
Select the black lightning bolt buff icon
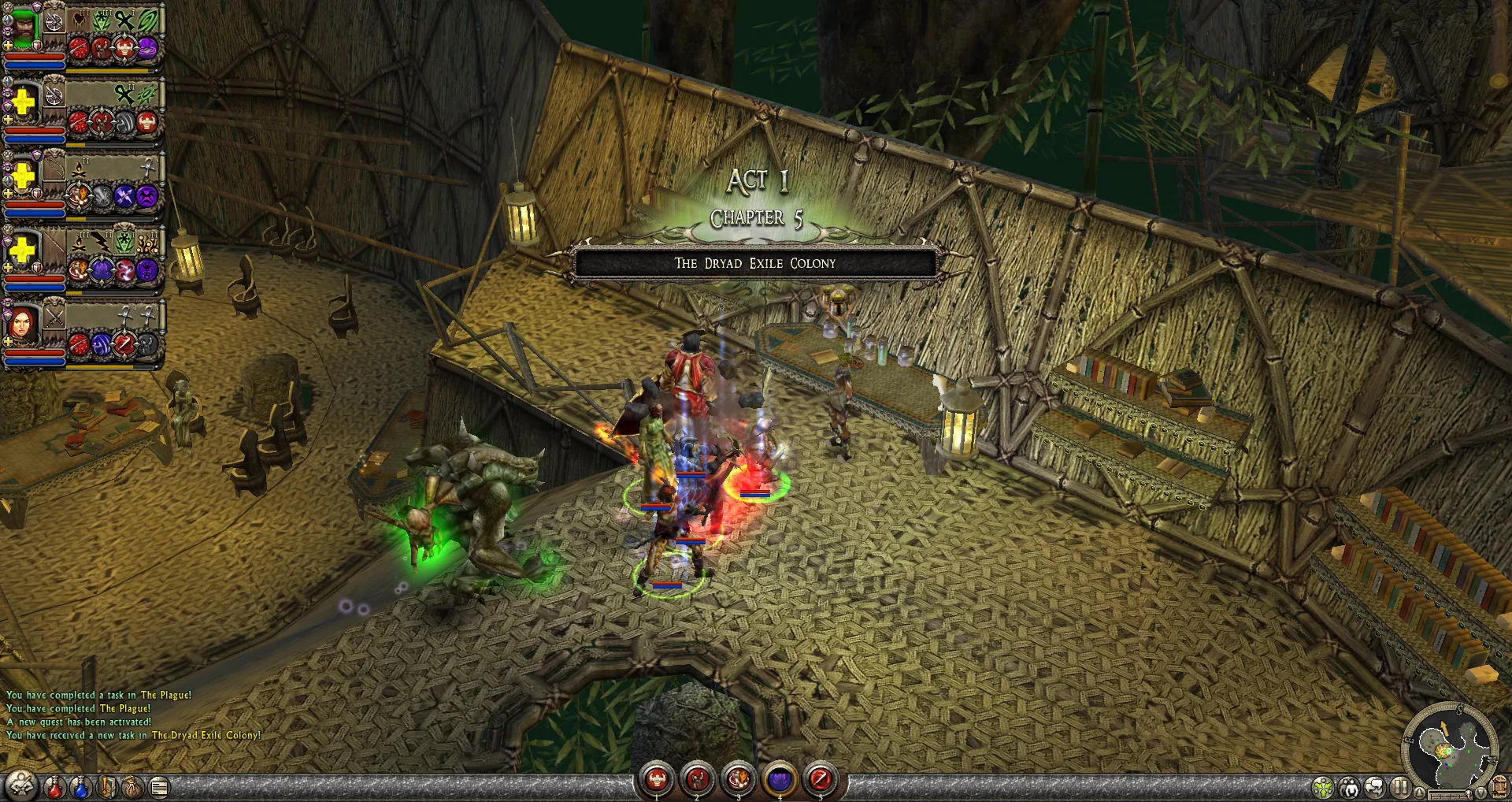[100, 242]
